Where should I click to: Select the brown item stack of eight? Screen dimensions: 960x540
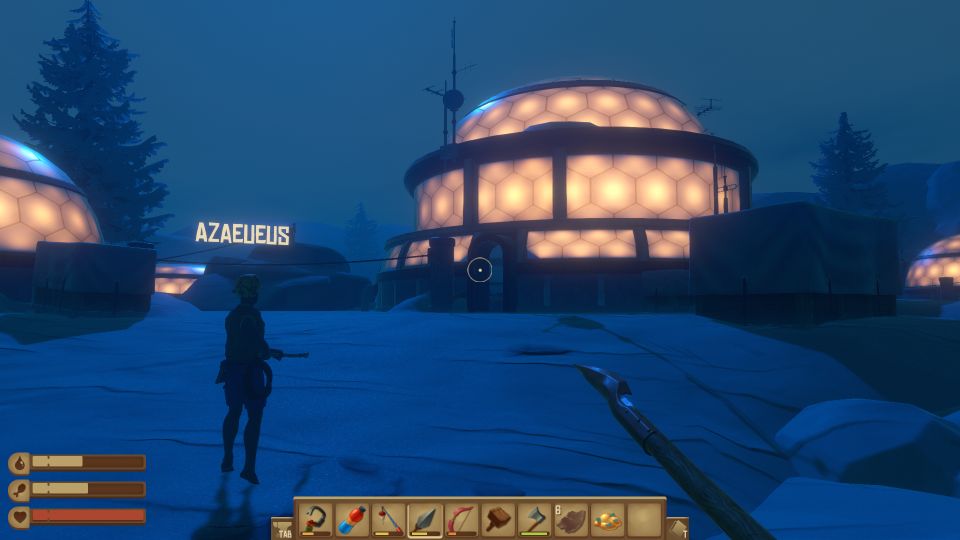coord(571,519)
